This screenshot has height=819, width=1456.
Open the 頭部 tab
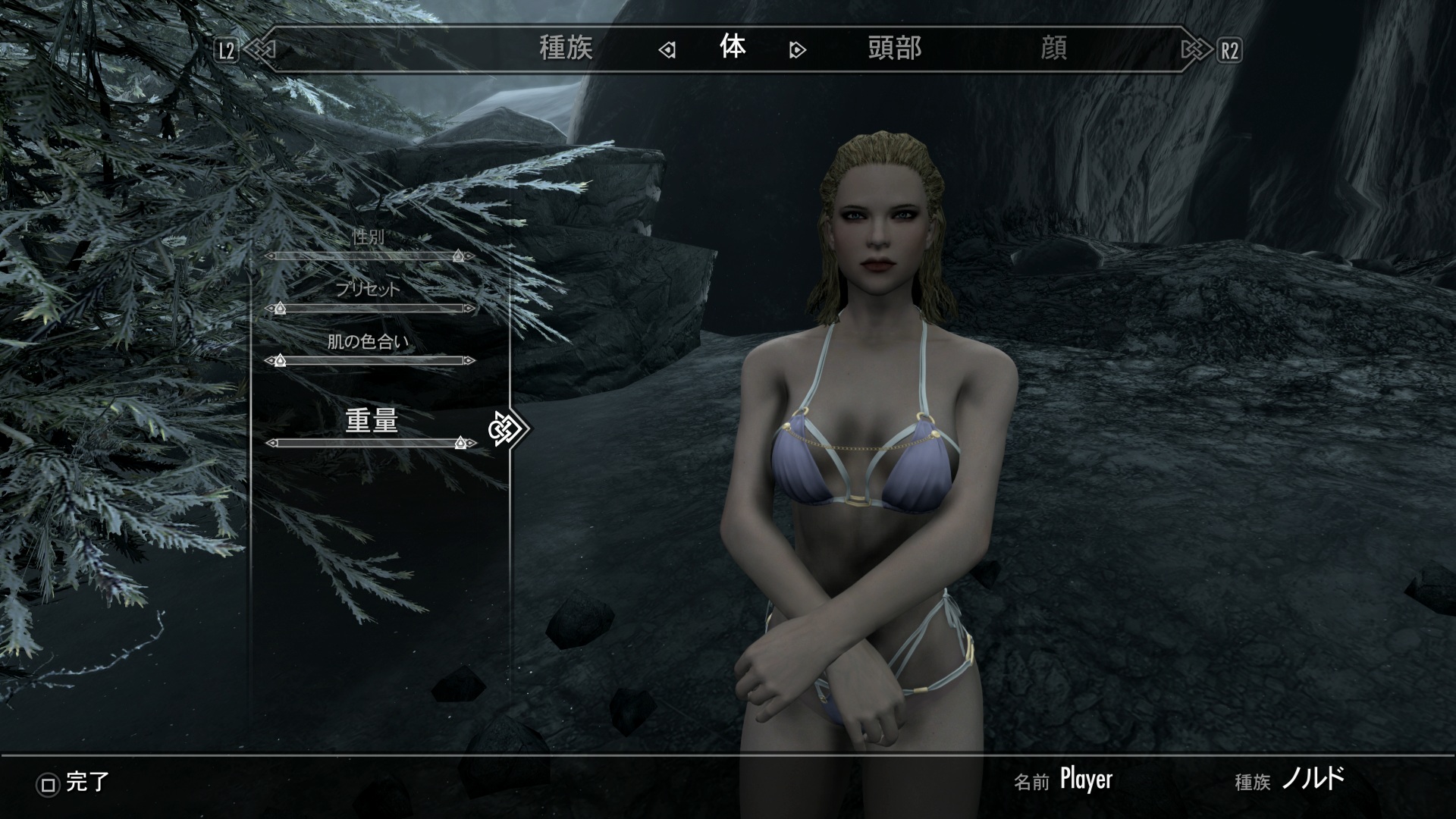pyautogui.click(x=894, y=49)
